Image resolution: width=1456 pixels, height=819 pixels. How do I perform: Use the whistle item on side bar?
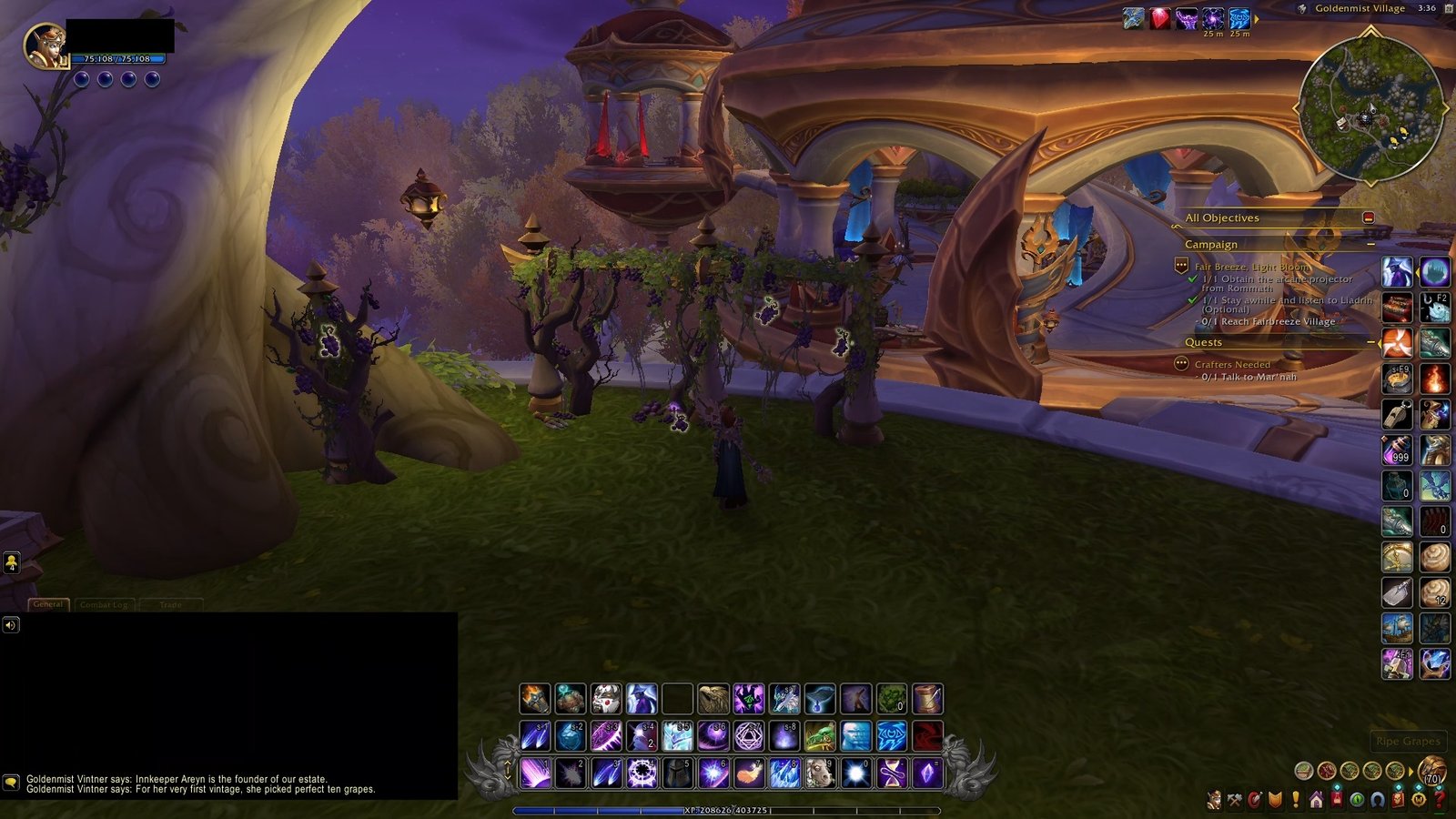point(1397,413)
